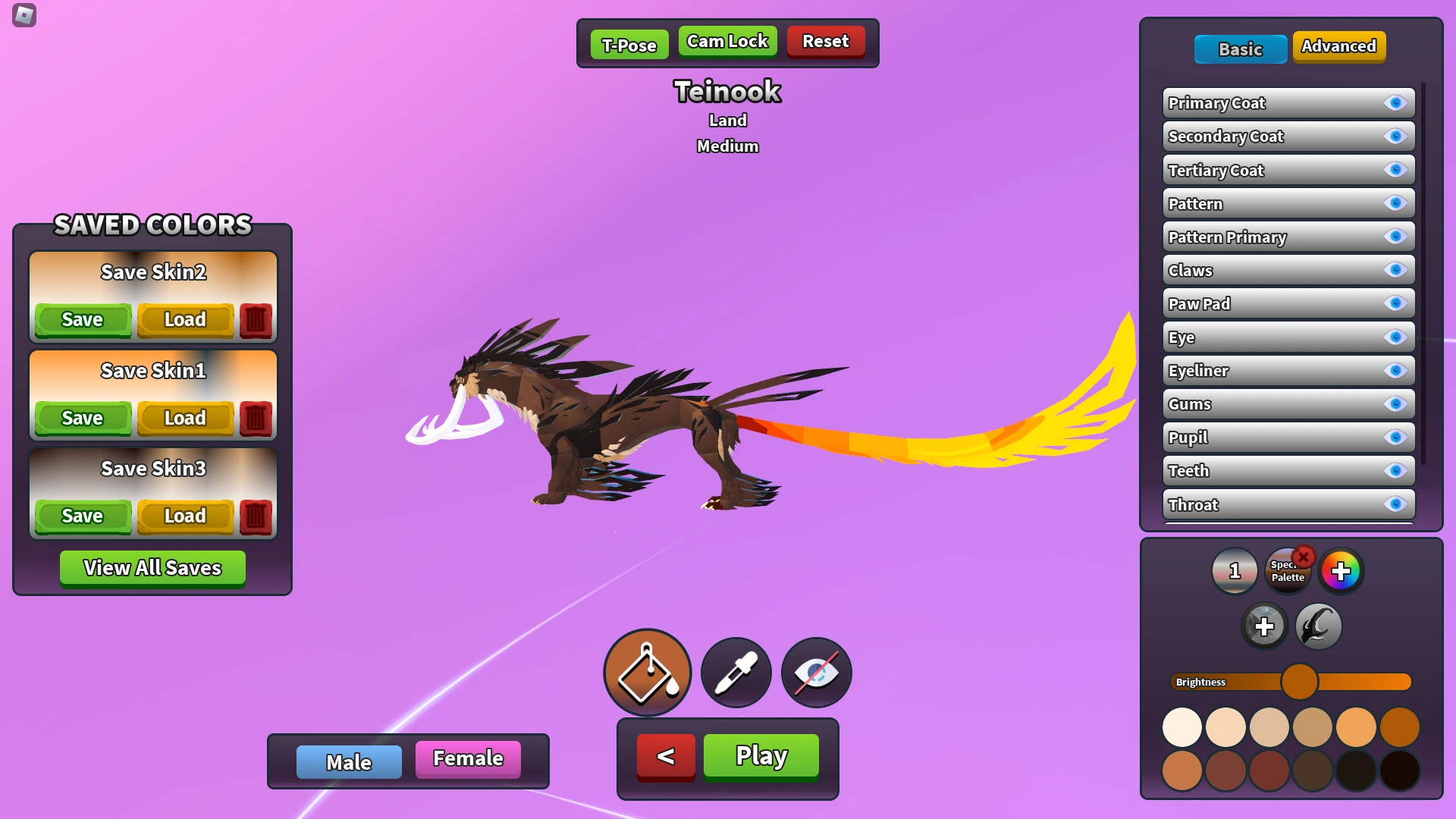Image resolution: width=1456 pixels, height=819 pixels.
Task: Select the darkest brown color swatch
Action: tap(1401, 770)
